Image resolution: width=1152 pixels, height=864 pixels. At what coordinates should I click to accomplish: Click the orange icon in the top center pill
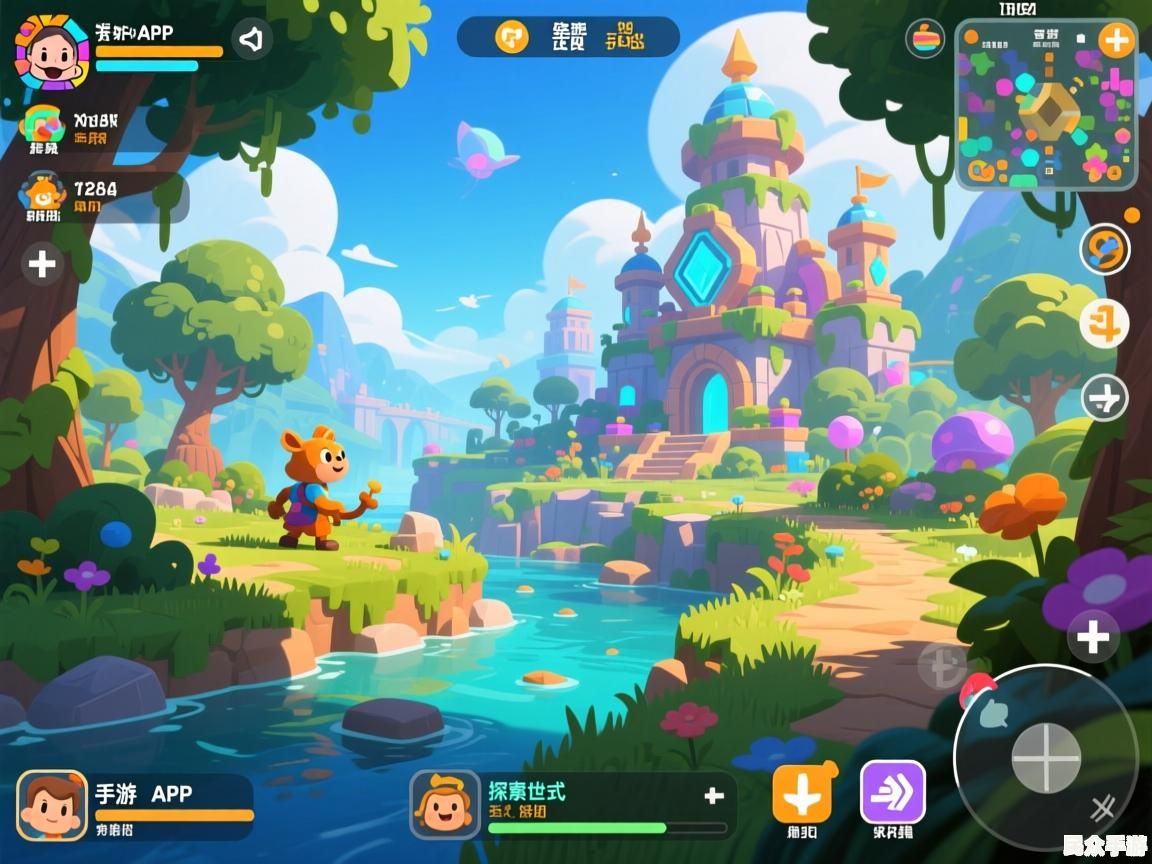click(x=512, y=37)
